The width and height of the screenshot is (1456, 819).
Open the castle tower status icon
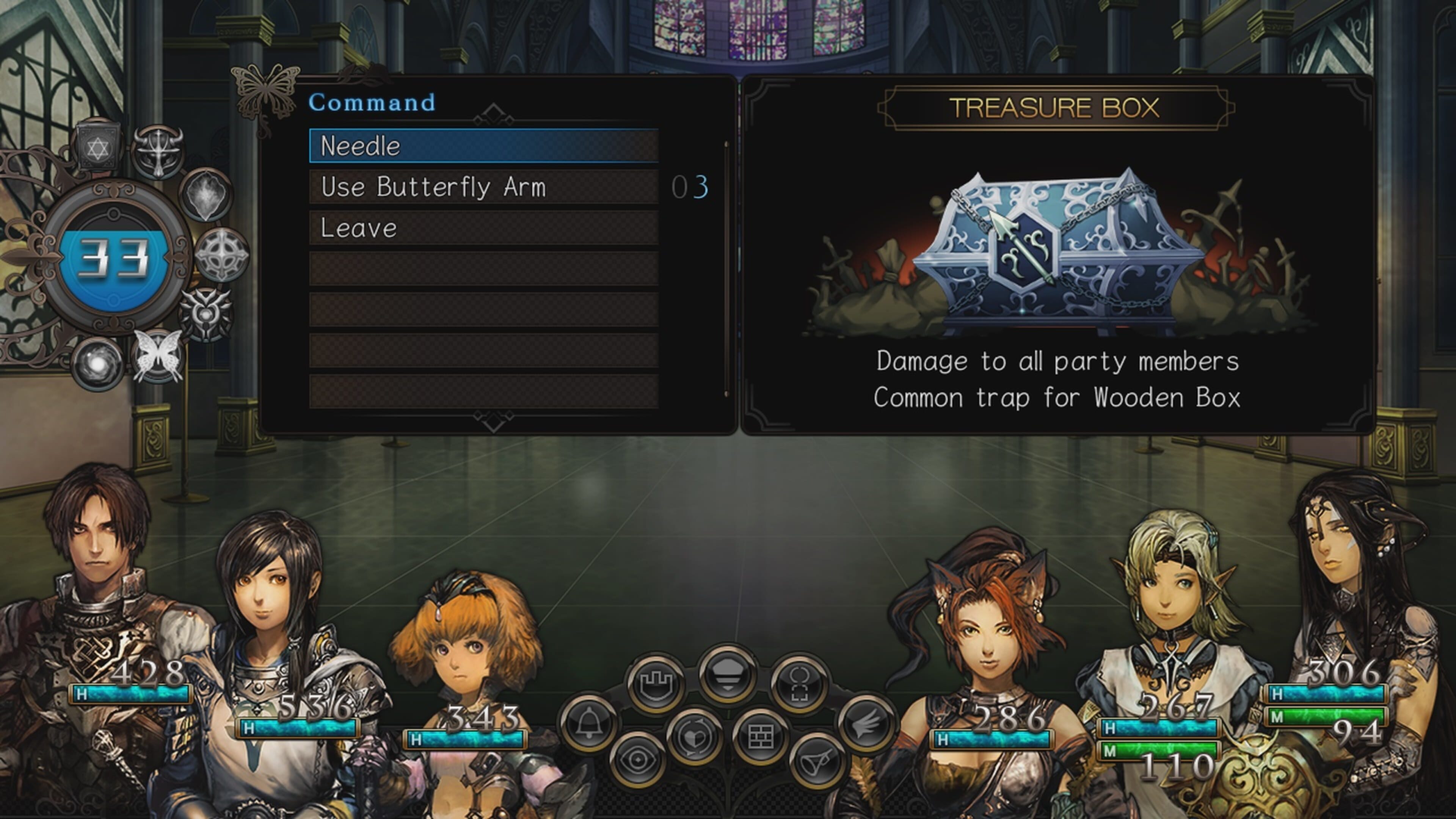(656, 684)
